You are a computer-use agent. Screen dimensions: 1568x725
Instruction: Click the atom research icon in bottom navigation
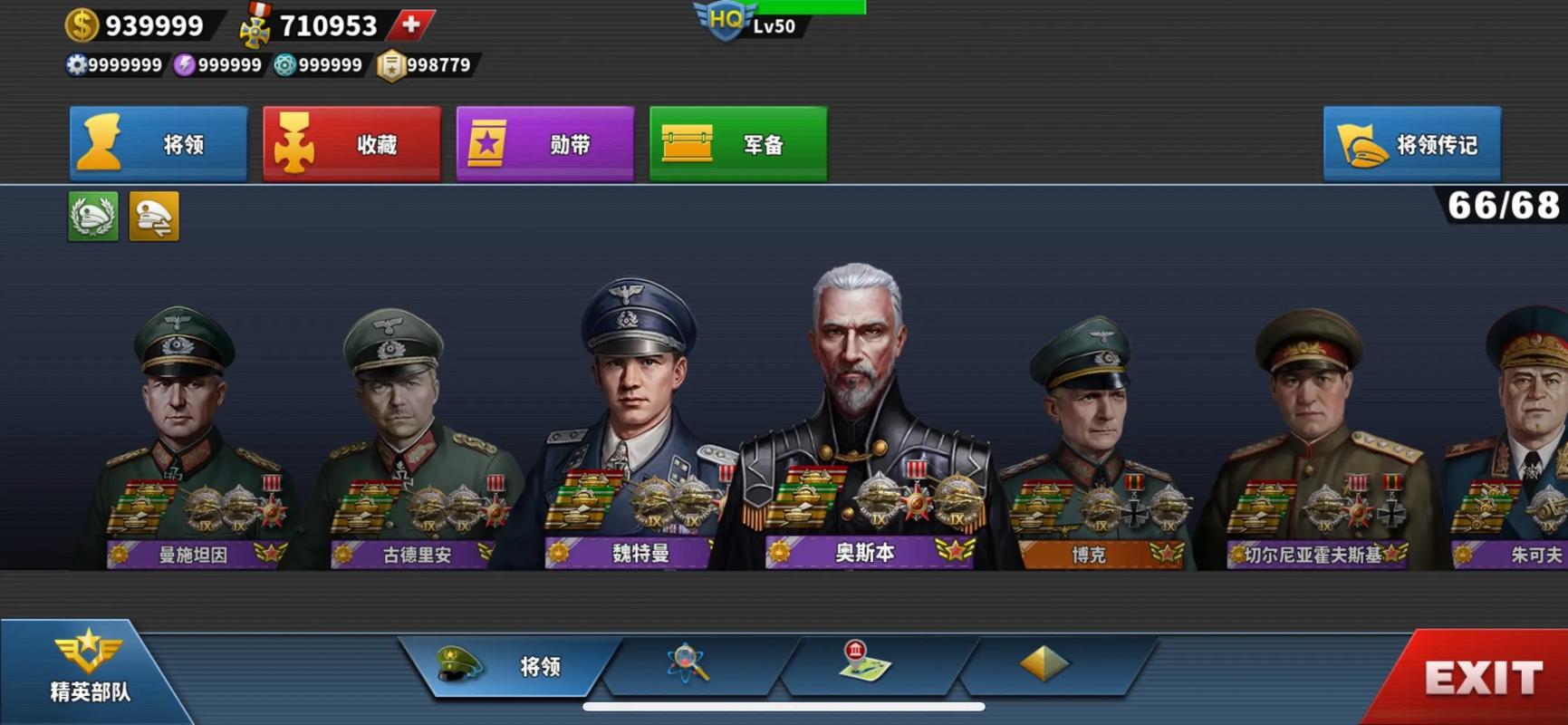point(687,664)
